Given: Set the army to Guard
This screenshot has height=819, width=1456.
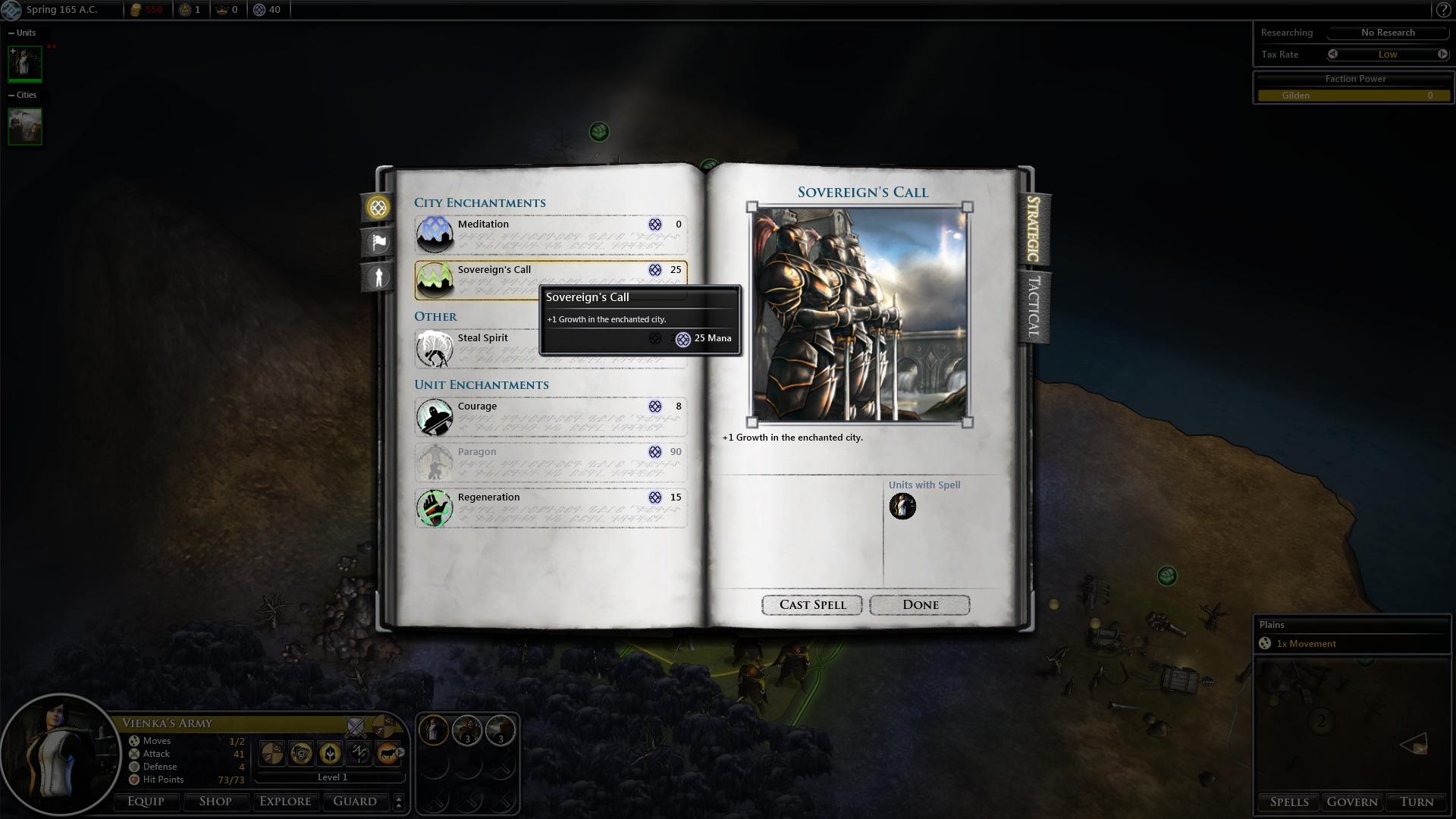Looking at the screenshot, I should pyautogui.click(x=355, y=802).
